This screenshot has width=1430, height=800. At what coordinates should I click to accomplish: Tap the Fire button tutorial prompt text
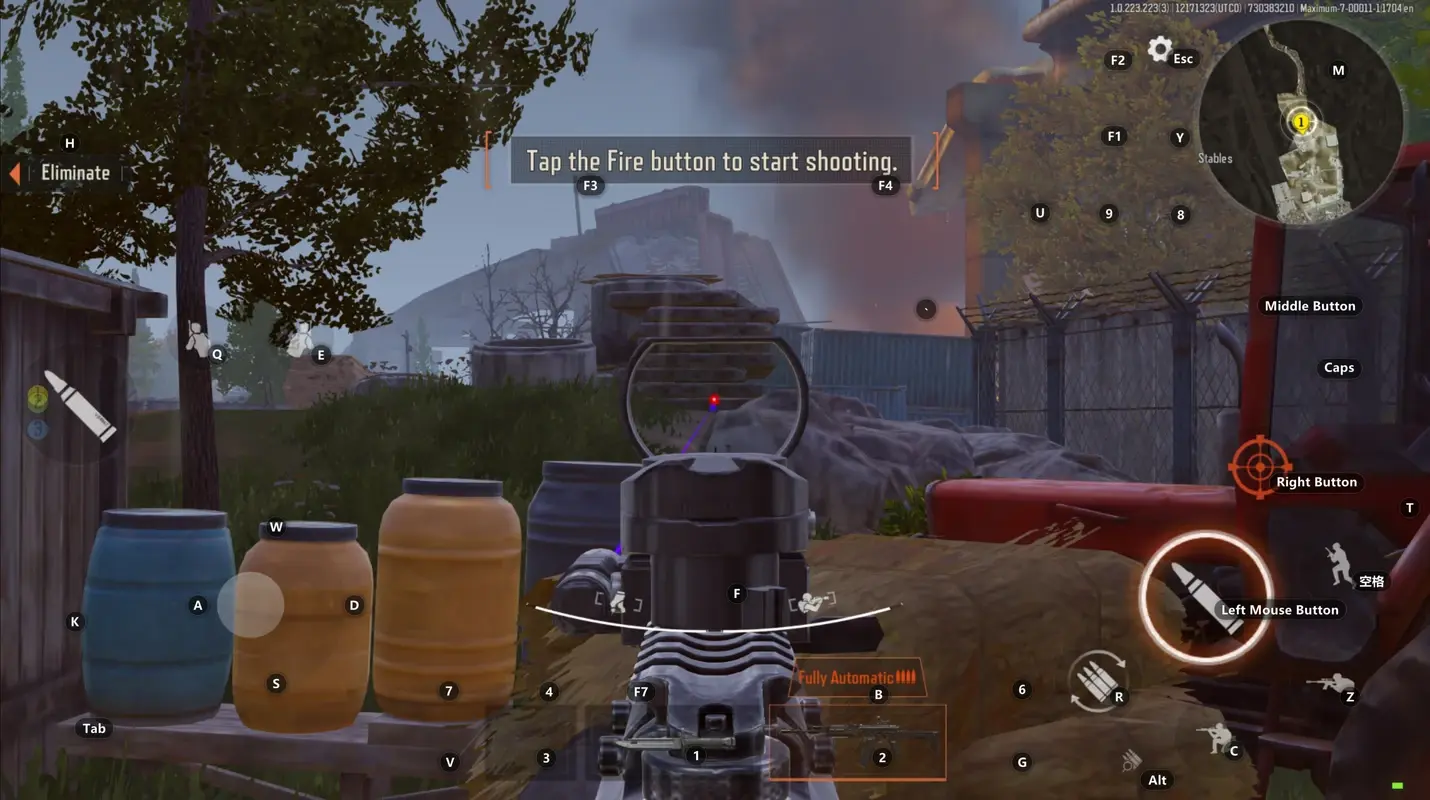710,160
